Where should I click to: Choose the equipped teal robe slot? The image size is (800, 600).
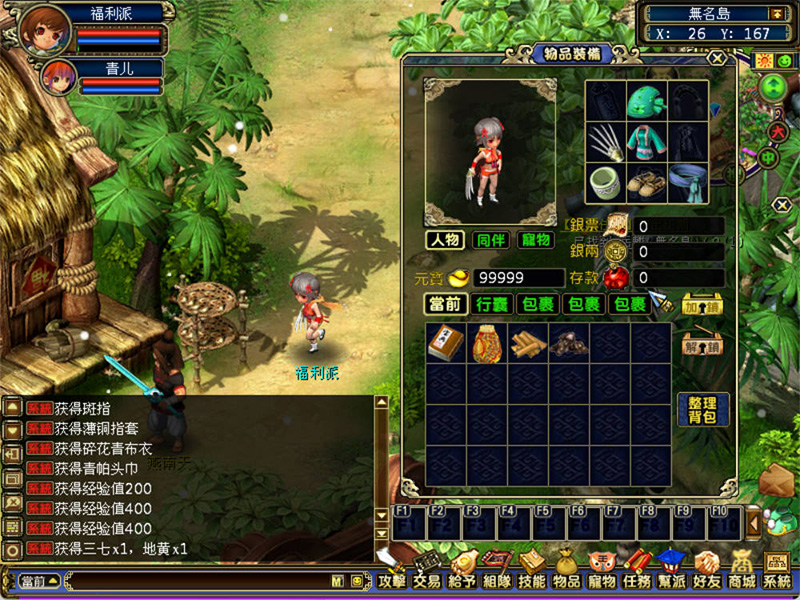coord(647,141)
